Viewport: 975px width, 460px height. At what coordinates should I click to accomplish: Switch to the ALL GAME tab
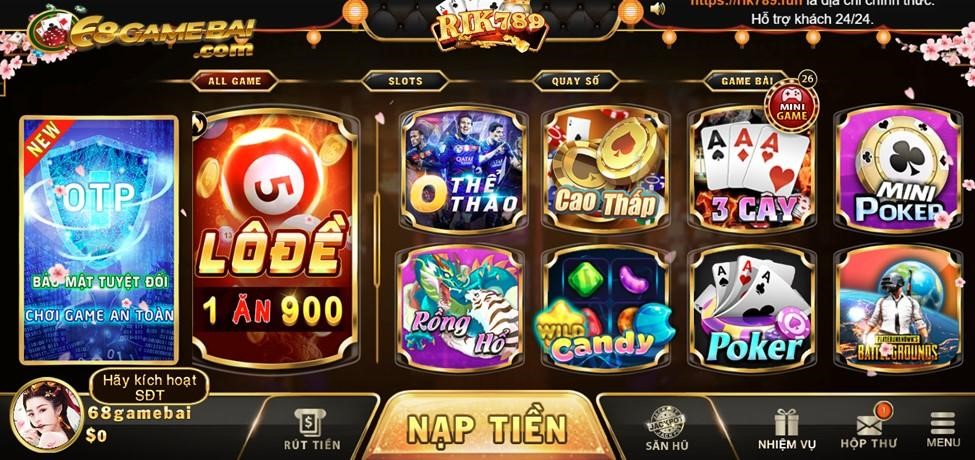click(232, 81)
